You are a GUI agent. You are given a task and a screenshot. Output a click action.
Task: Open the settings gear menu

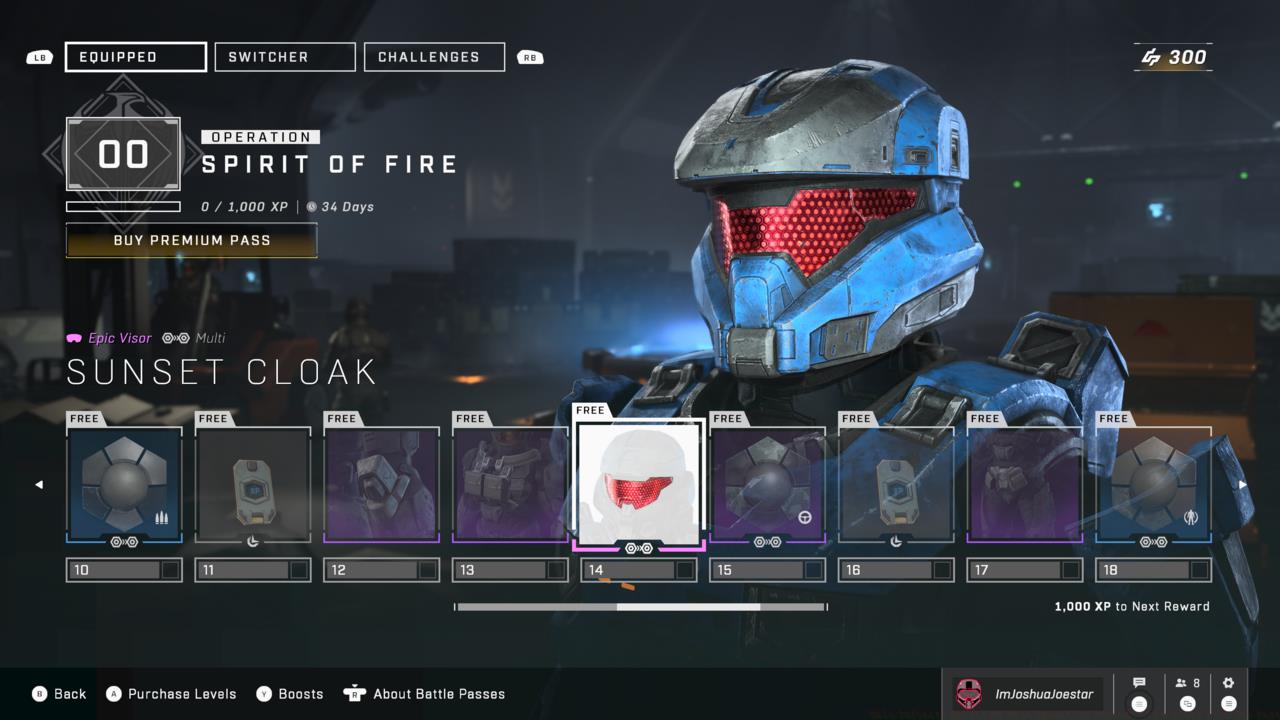[x=1229, y=693]
